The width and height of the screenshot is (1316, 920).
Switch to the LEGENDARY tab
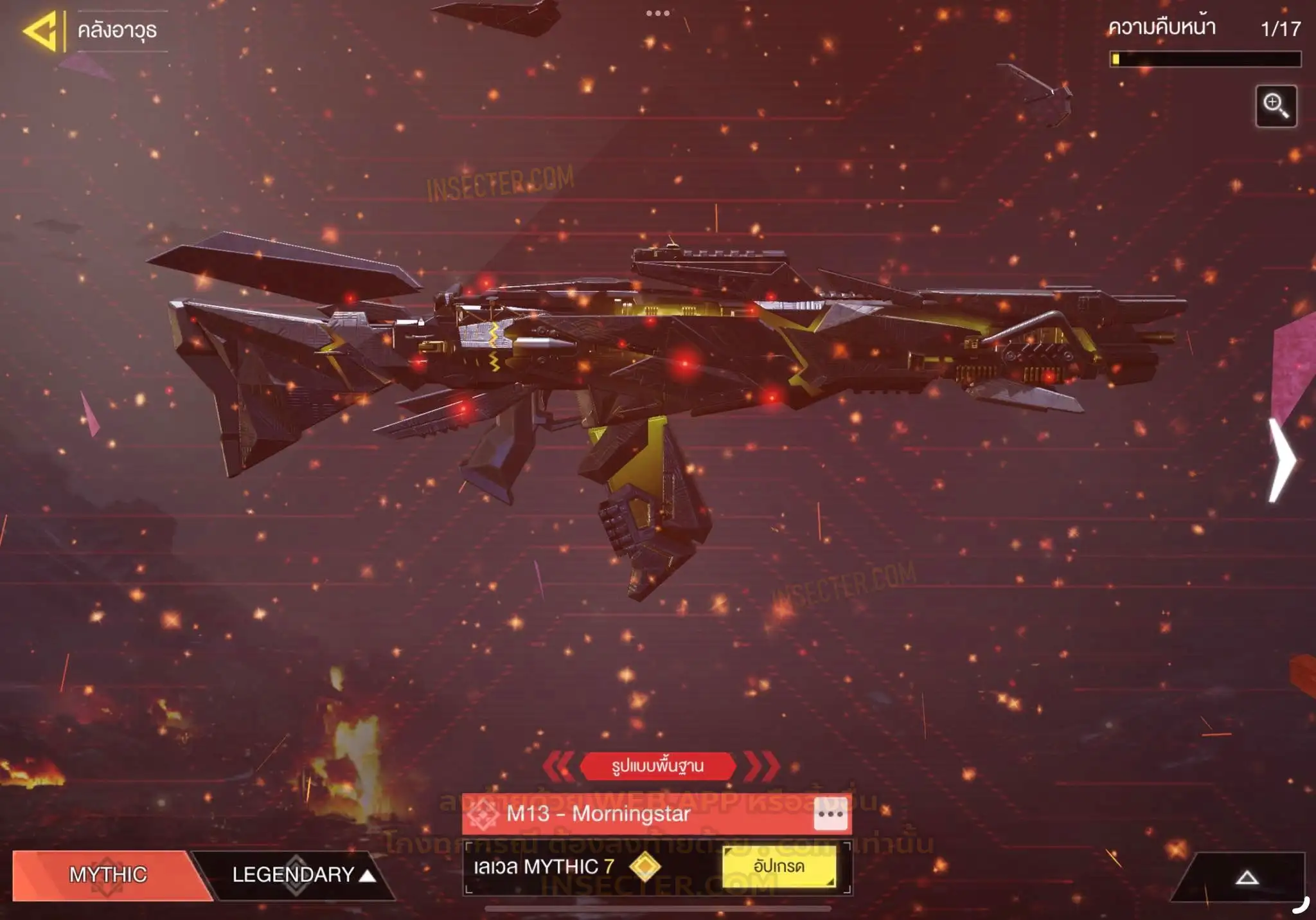click(x=296, y=874)
